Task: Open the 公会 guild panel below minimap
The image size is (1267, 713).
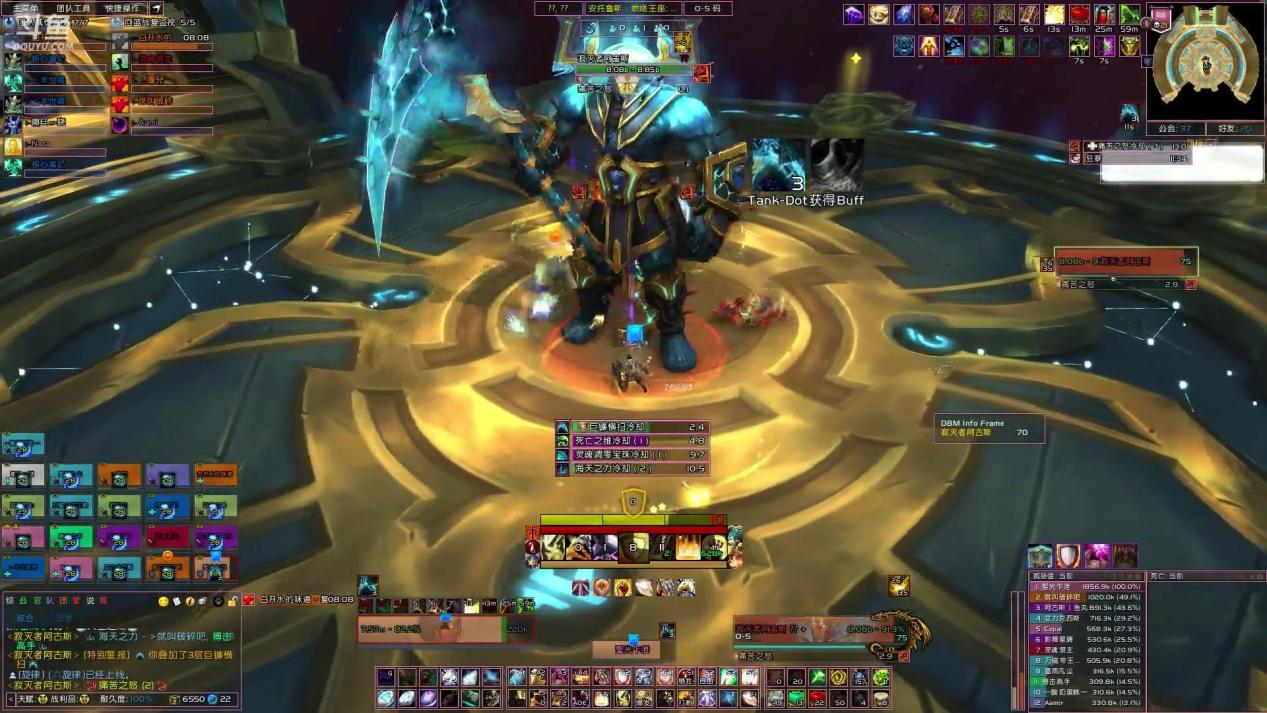Action: [1174, 128]
